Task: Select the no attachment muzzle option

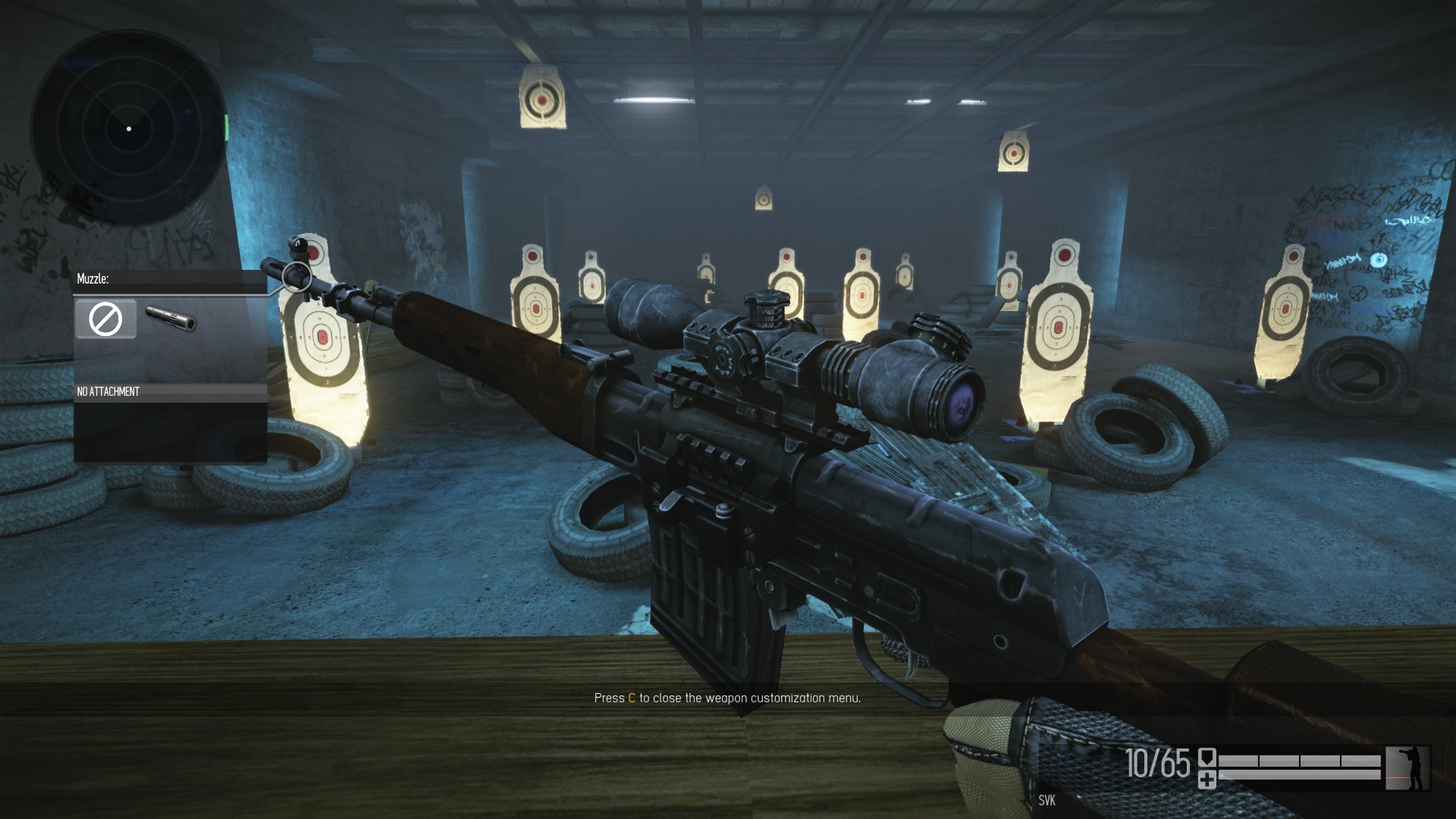Action: pyautogui.click(x=105, y=319)
